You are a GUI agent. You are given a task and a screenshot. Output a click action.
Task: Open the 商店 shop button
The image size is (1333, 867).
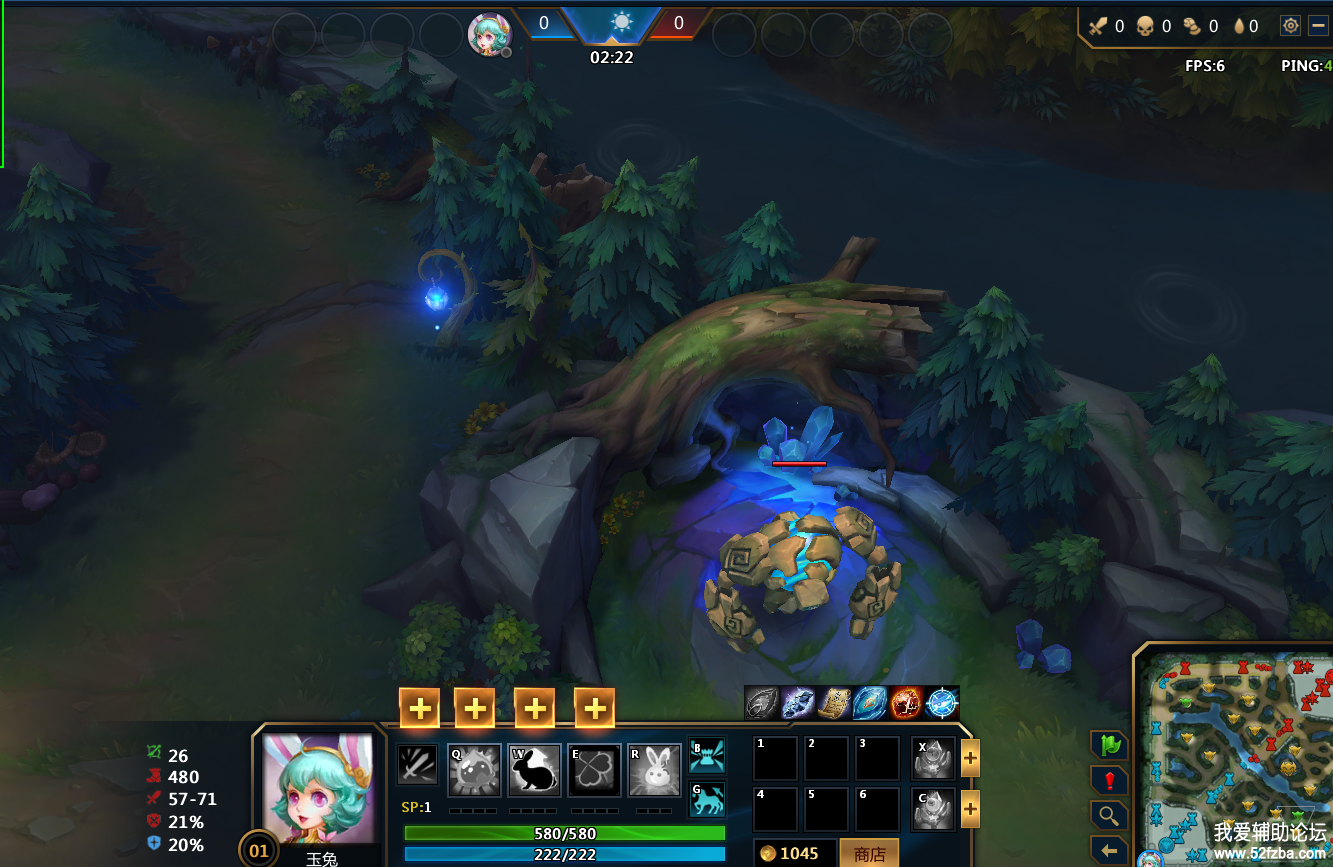[x=869, y=854]
